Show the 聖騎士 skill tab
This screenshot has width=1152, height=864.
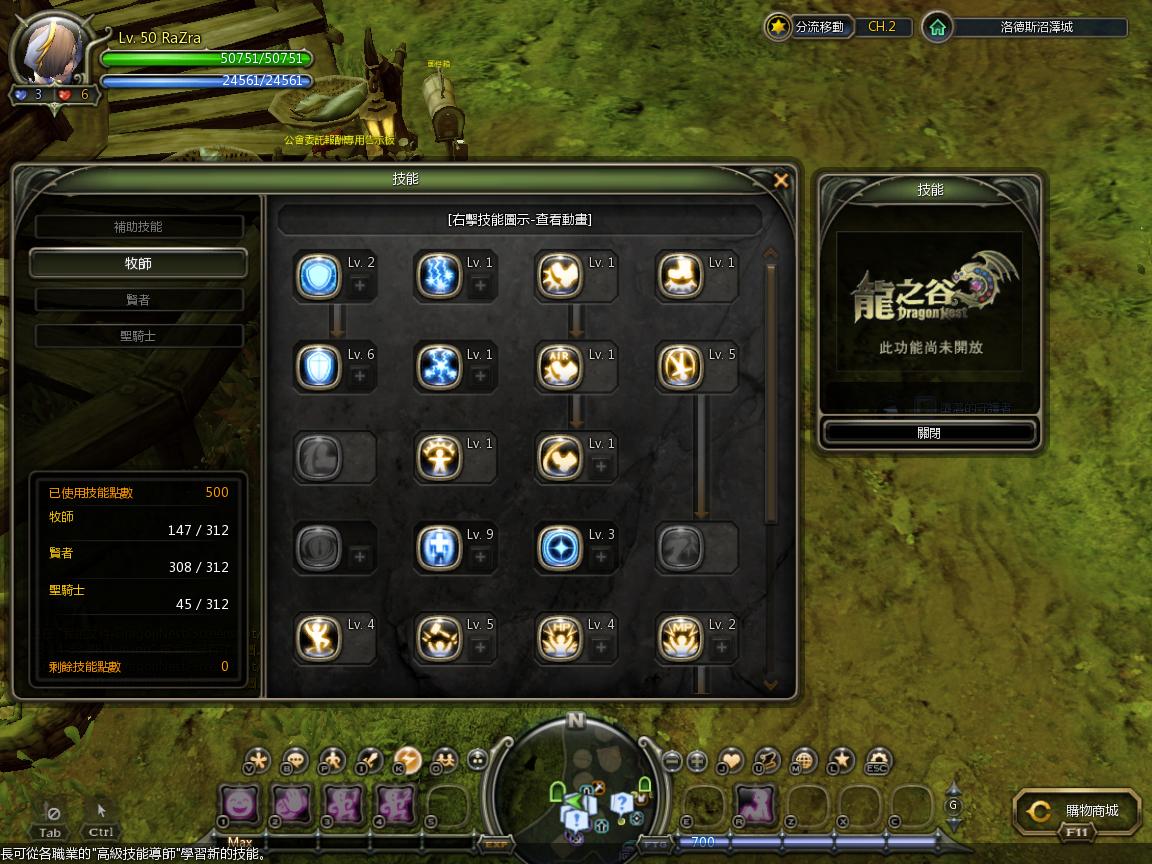point(138,336)
